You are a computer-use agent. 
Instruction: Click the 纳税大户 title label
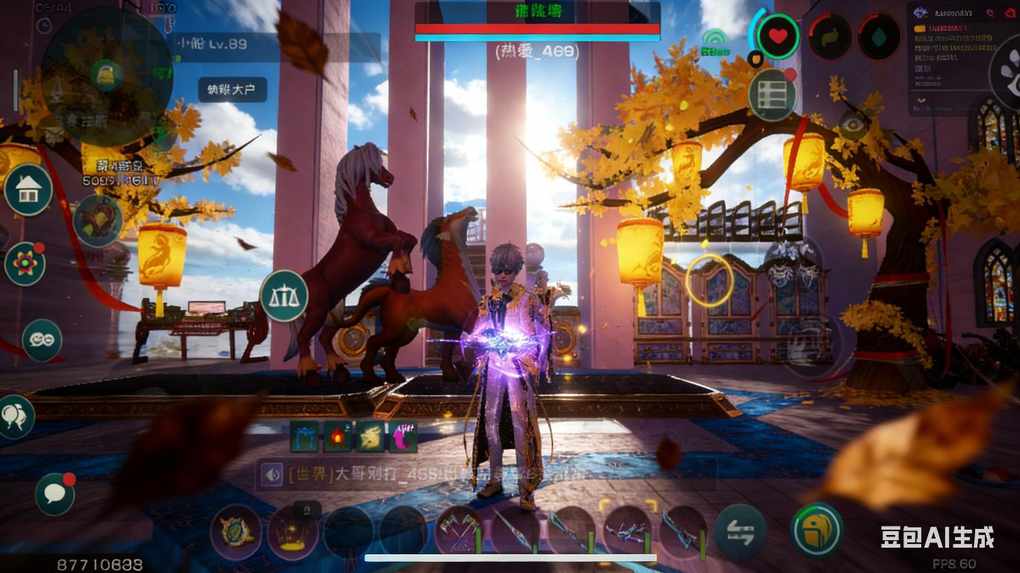click(232, 89)
